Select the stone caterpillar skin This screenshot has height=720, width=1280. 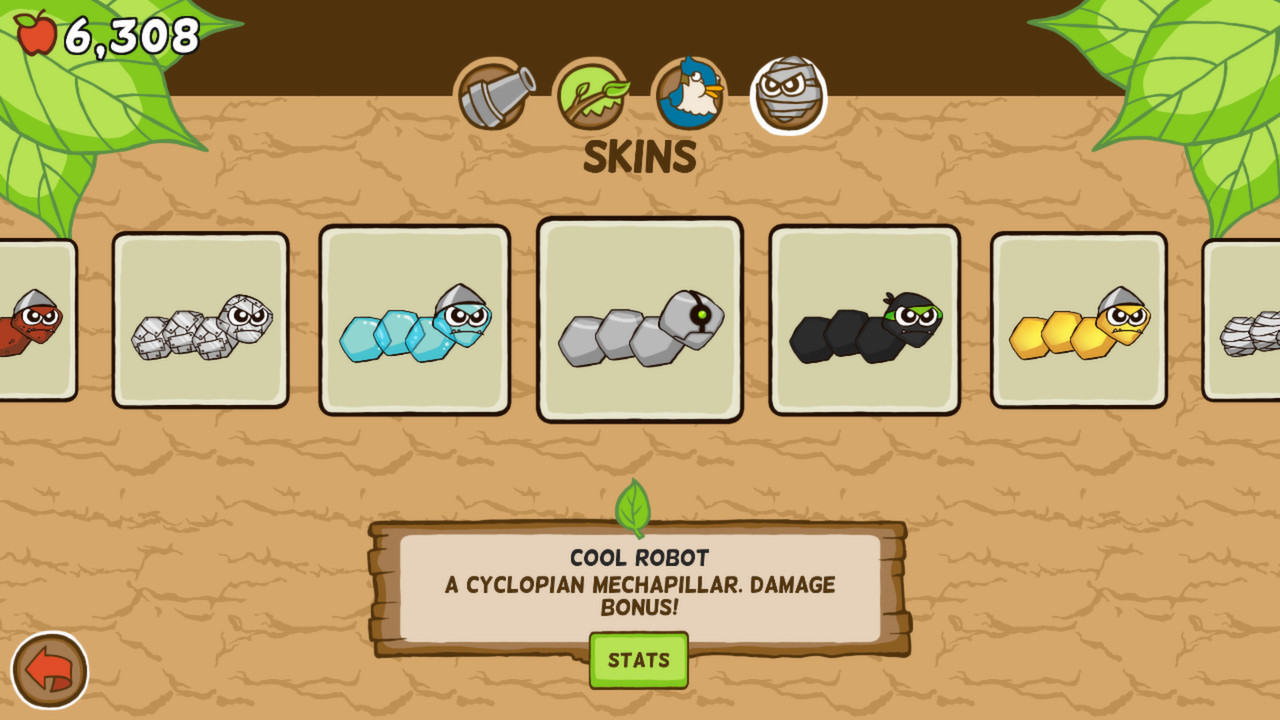(x=200, y=318)
